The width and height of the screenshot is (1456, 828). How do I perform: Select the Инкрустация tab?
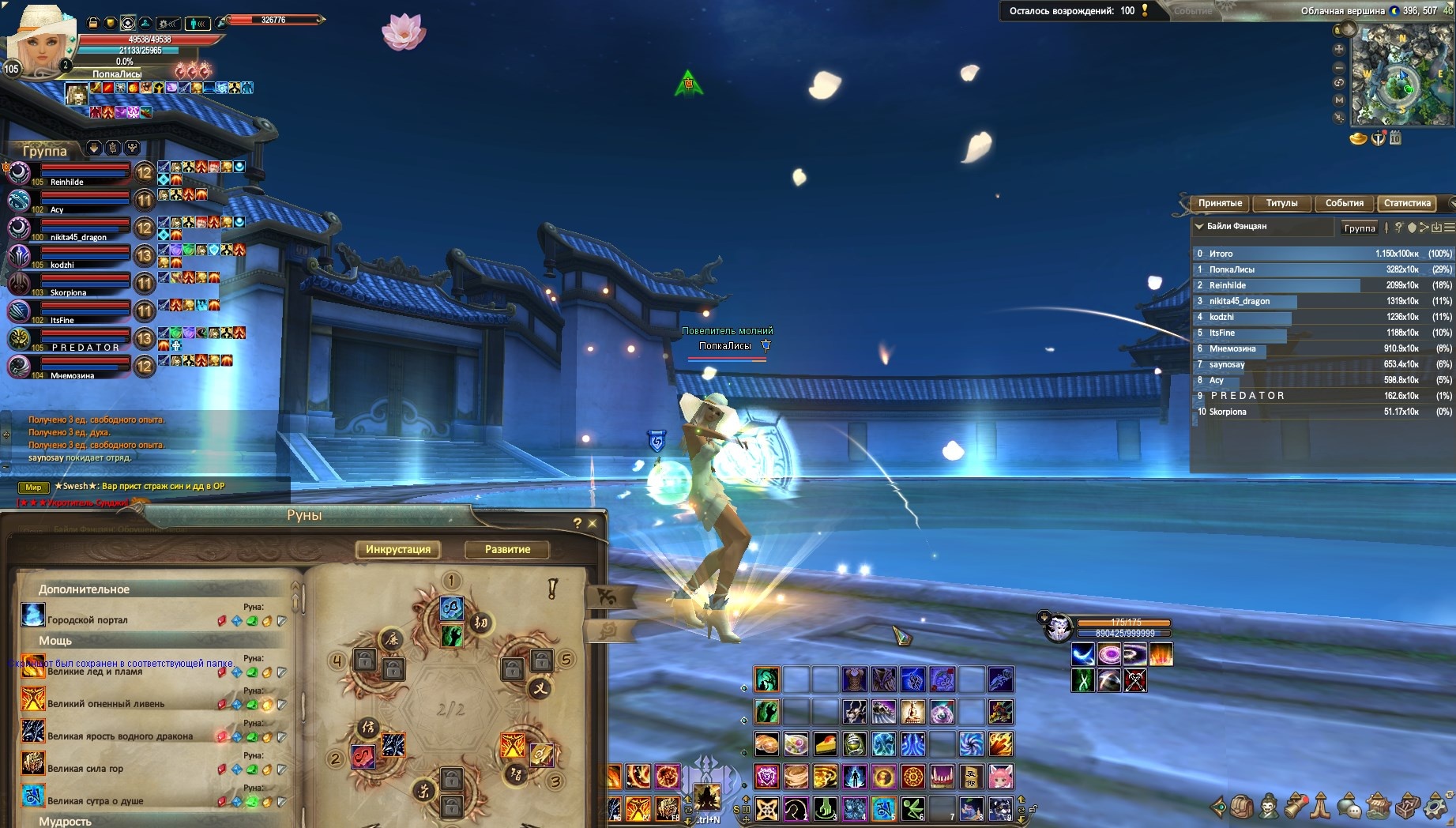click(398, 549)
